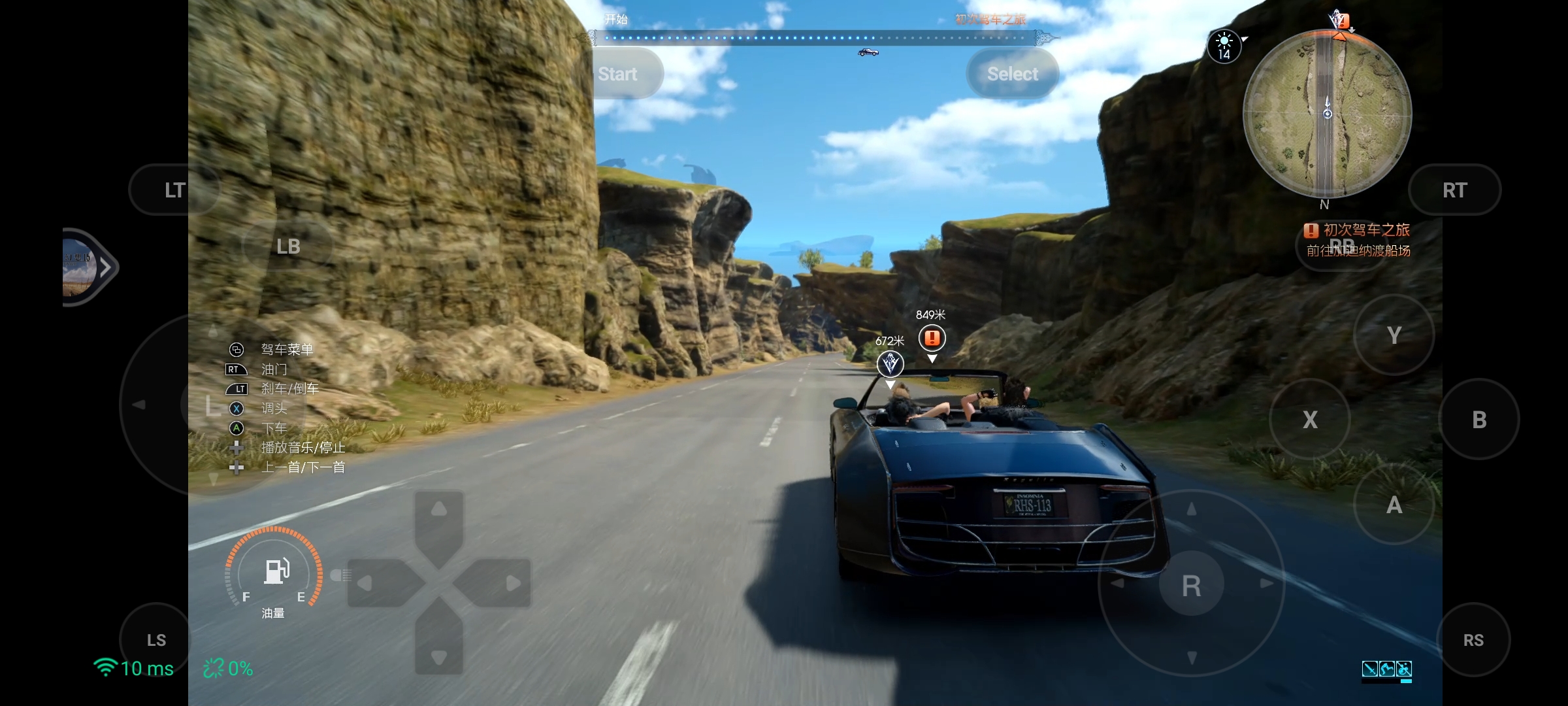Tap the Wi-Fi signal icon near 10 ms
Screen dimensions: 1568x706
tap(105, 668)
